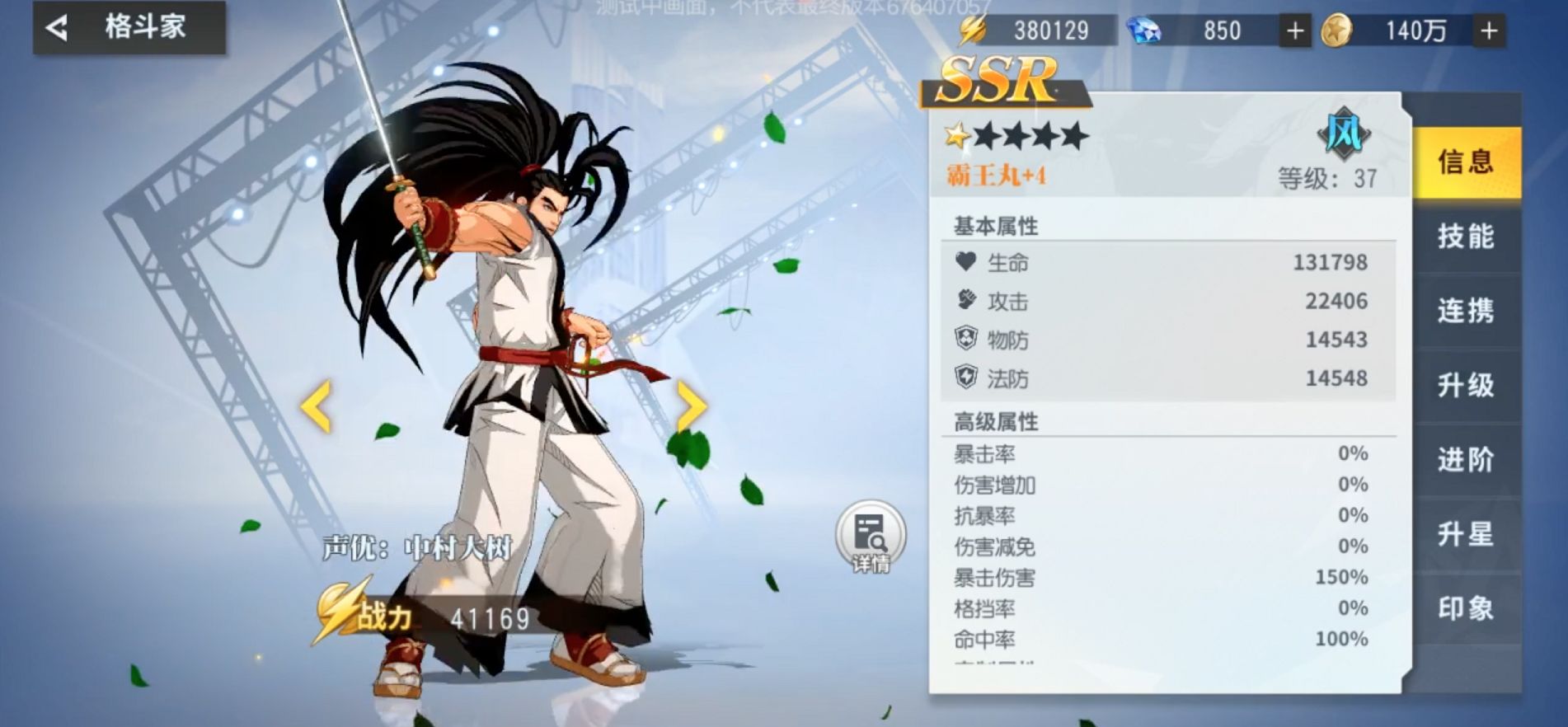
Task: Open the 详情 details button
Action: [871, 537]
